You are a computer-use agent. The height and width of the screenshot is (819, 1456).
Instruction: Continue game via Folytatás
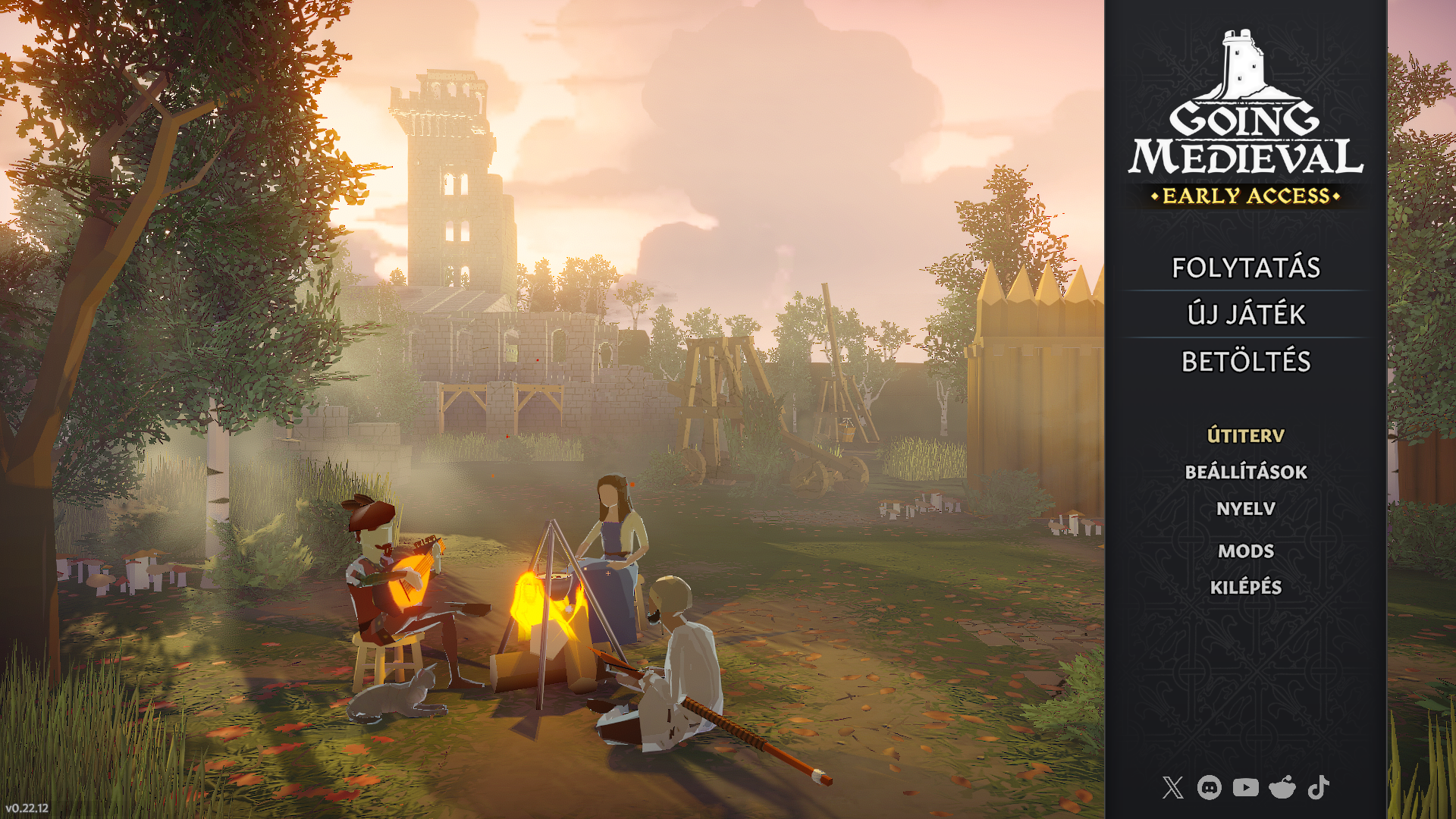(1246, 268)
